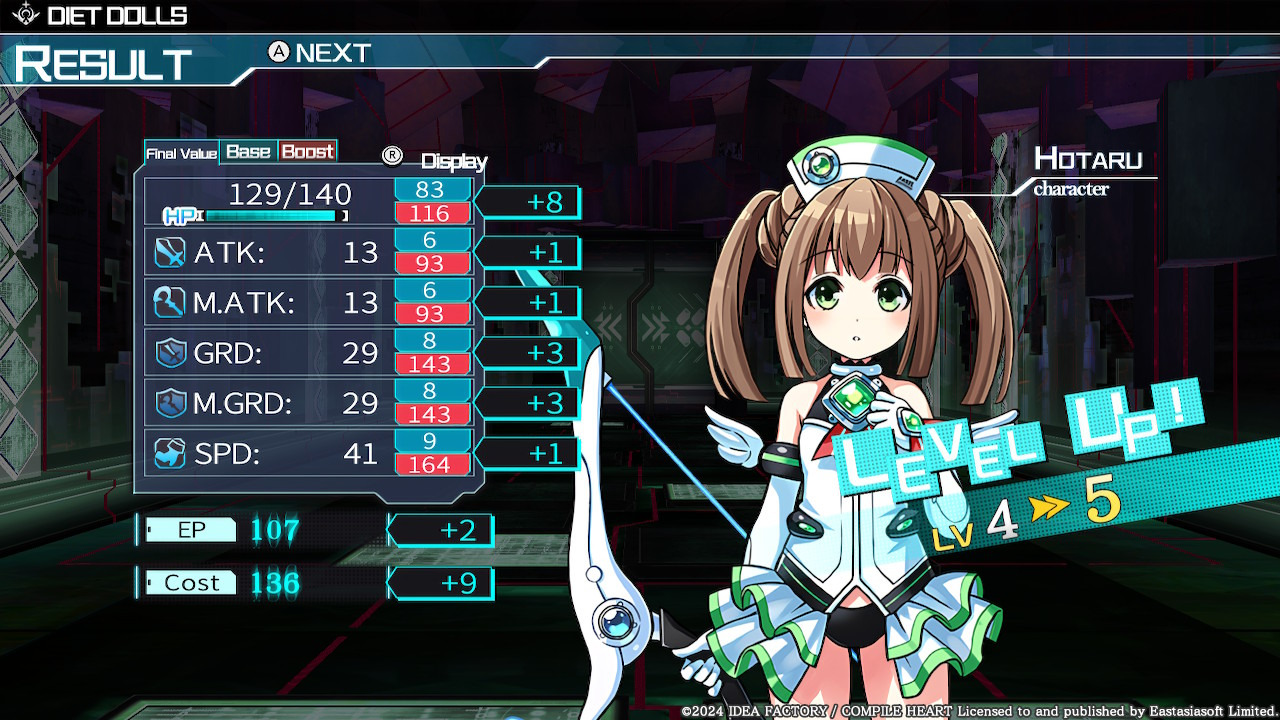1280x720 pixels.
Task: Switch to the Final Value tab
Action: tap(181, 153)
